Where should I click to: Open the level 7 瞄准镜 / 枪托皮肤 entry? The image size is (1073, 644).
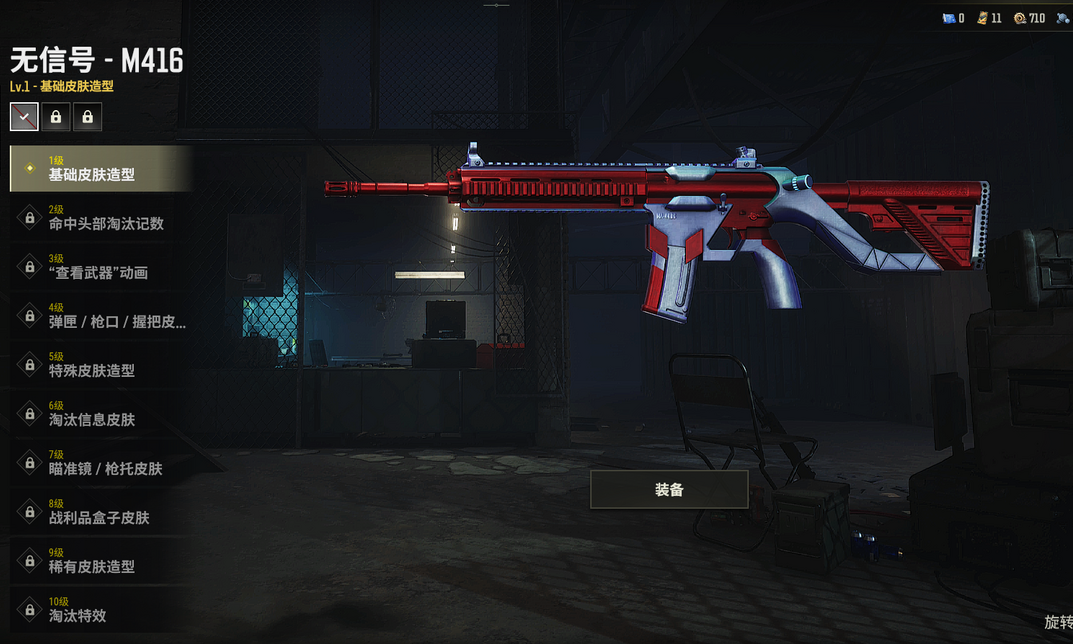tap(100, 462)
